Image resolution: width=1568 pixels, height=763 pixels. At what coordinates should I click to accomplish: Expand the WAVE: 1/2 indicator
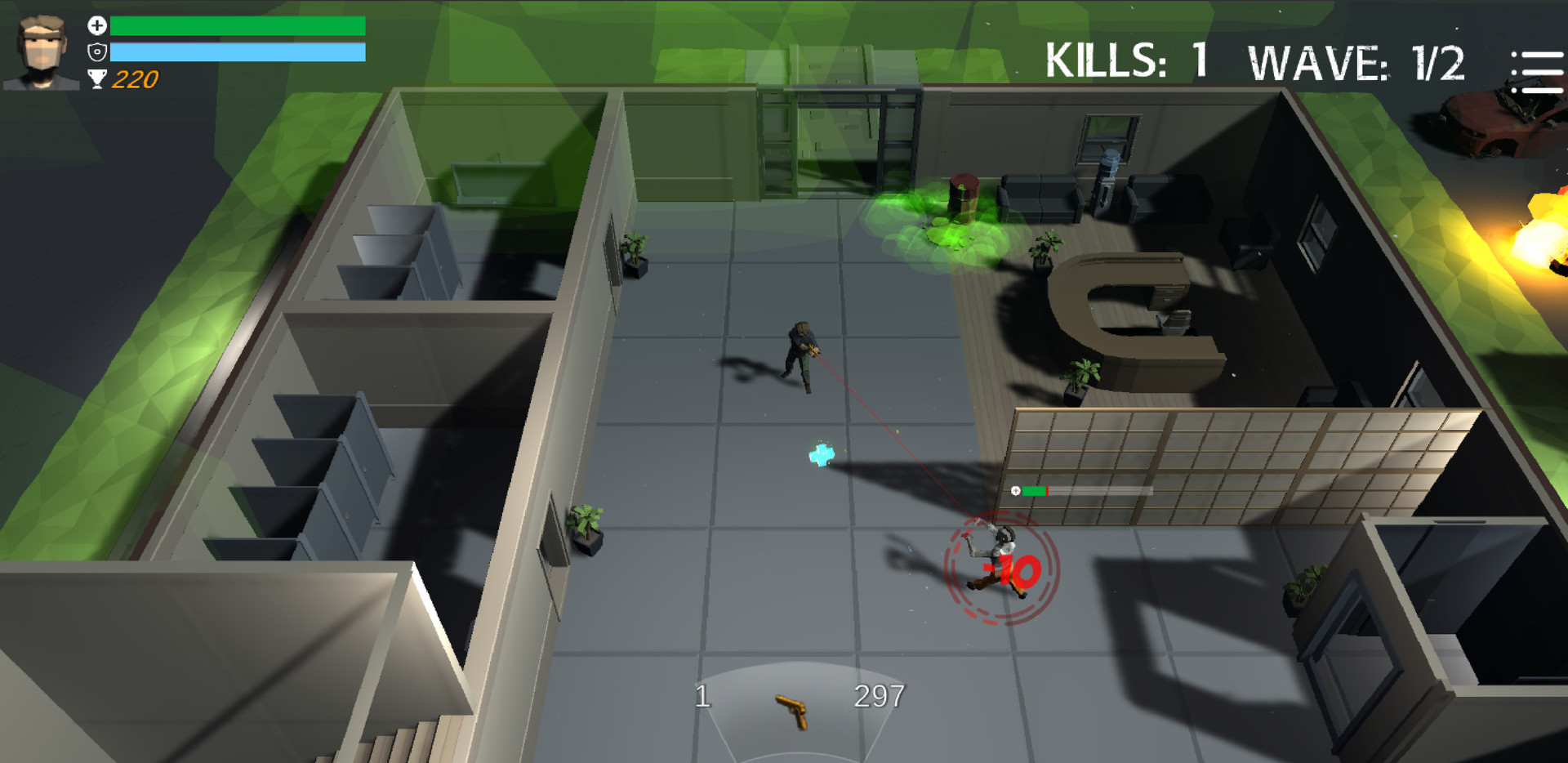tap(1360, 63)
